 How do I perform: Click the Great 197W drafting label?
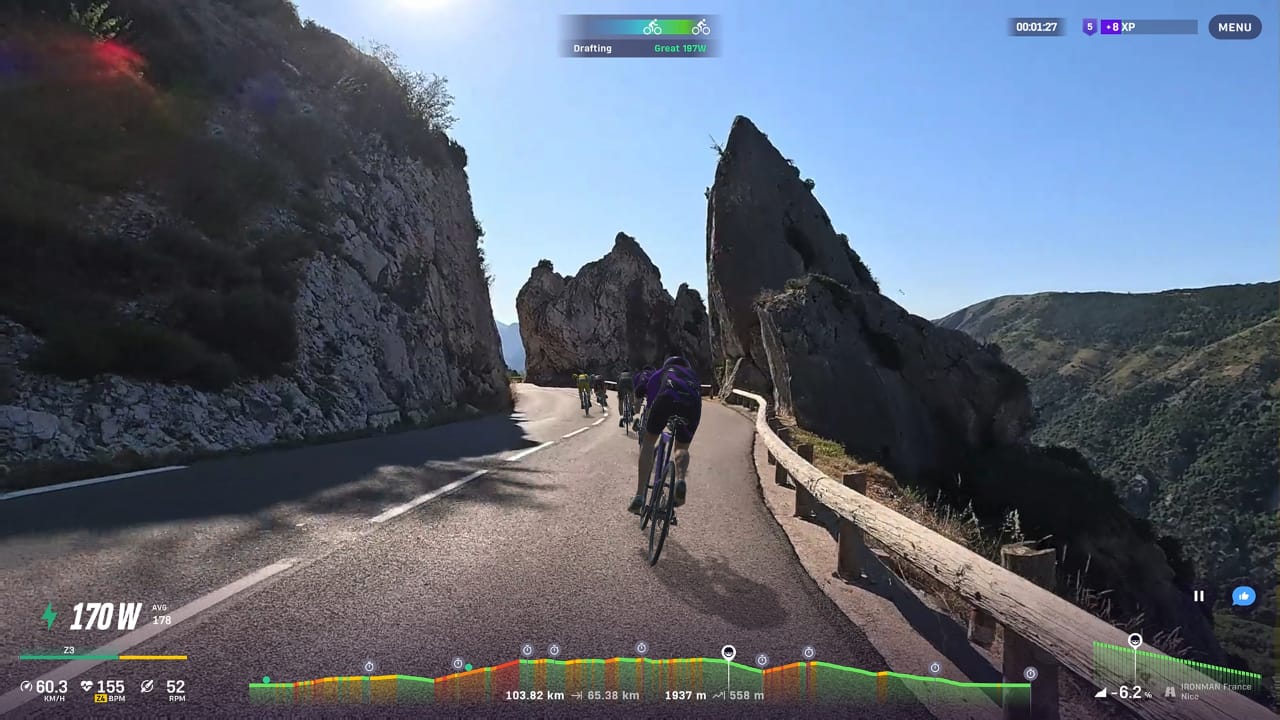pyautogui.click(x=681, y=47)
